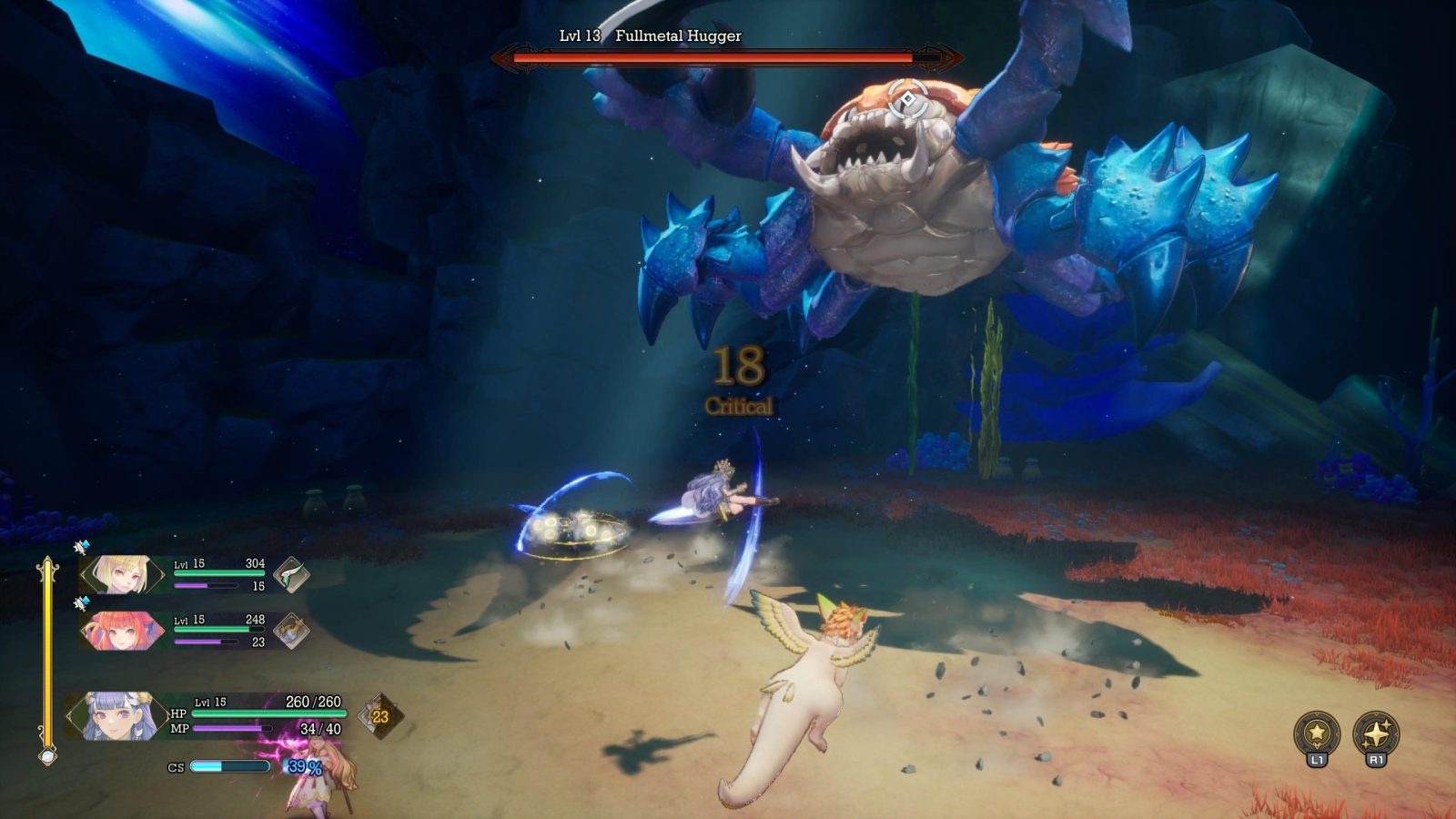The height and width of the screenshot is (819, 1456).
Task: Activate the single star shortcut icon
Action: point(1317,733)
